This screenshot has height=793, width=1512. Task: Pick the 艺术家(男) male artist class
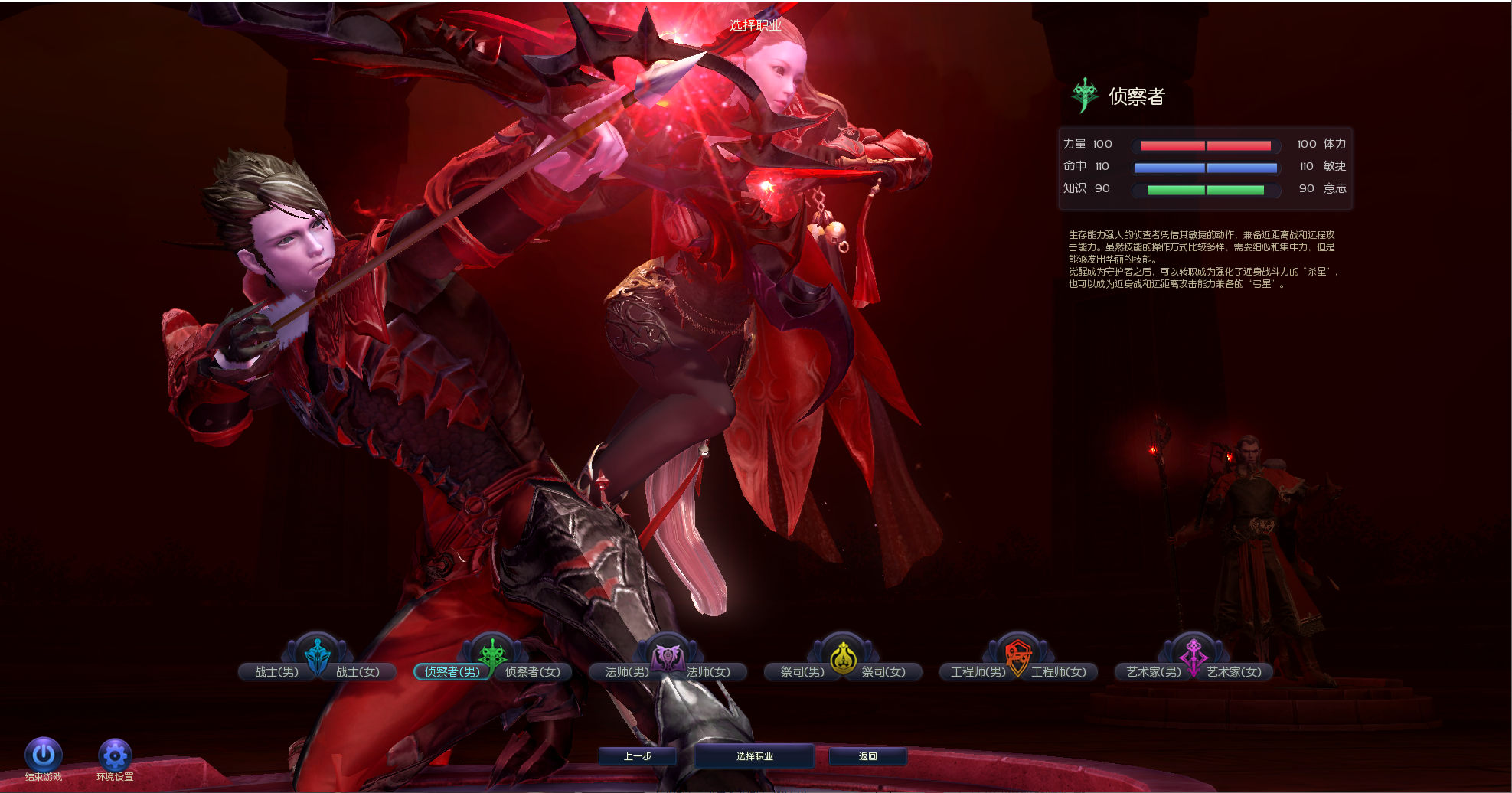coord(1153,672)
